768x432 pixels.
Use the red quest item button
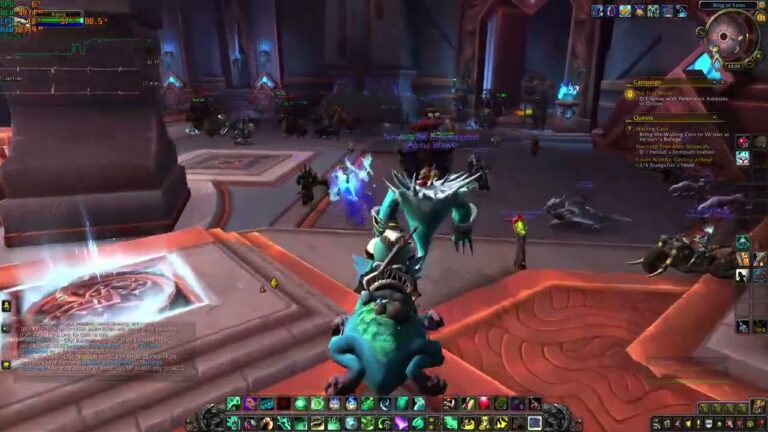tap(743, 142)
